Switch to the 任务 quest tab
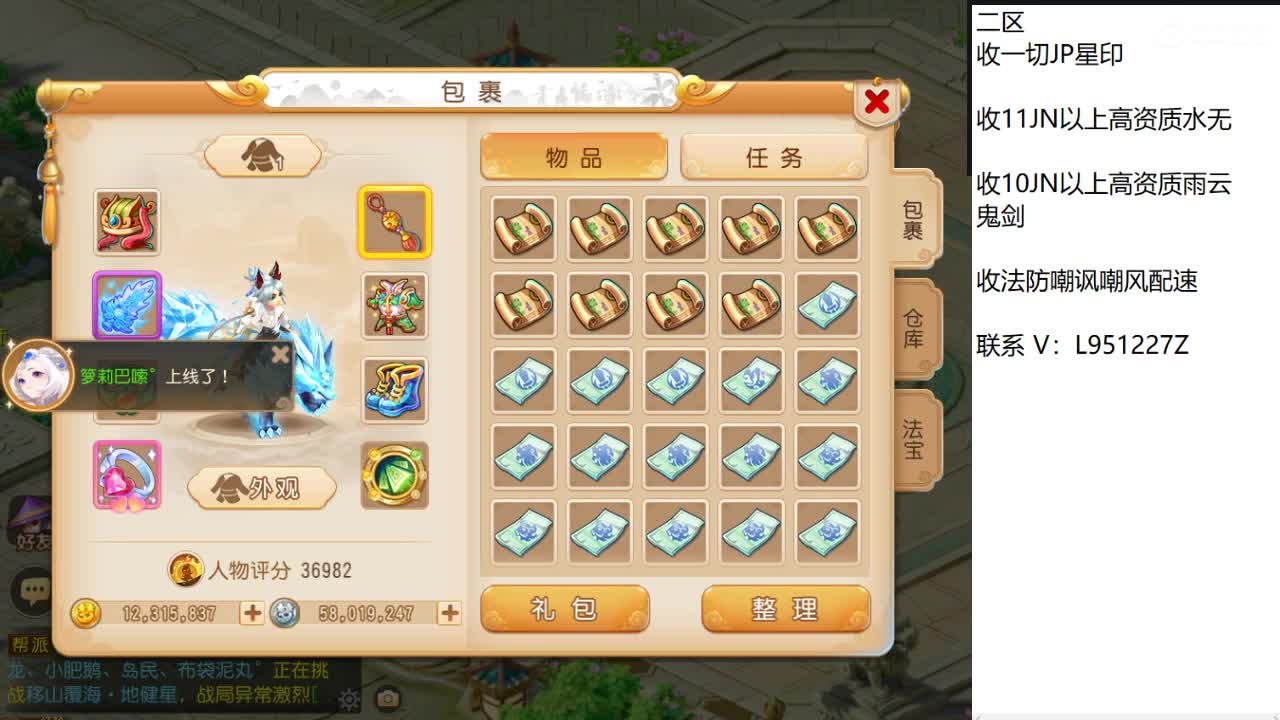This screenshot has height=720, width=1280. click(775, 156)
